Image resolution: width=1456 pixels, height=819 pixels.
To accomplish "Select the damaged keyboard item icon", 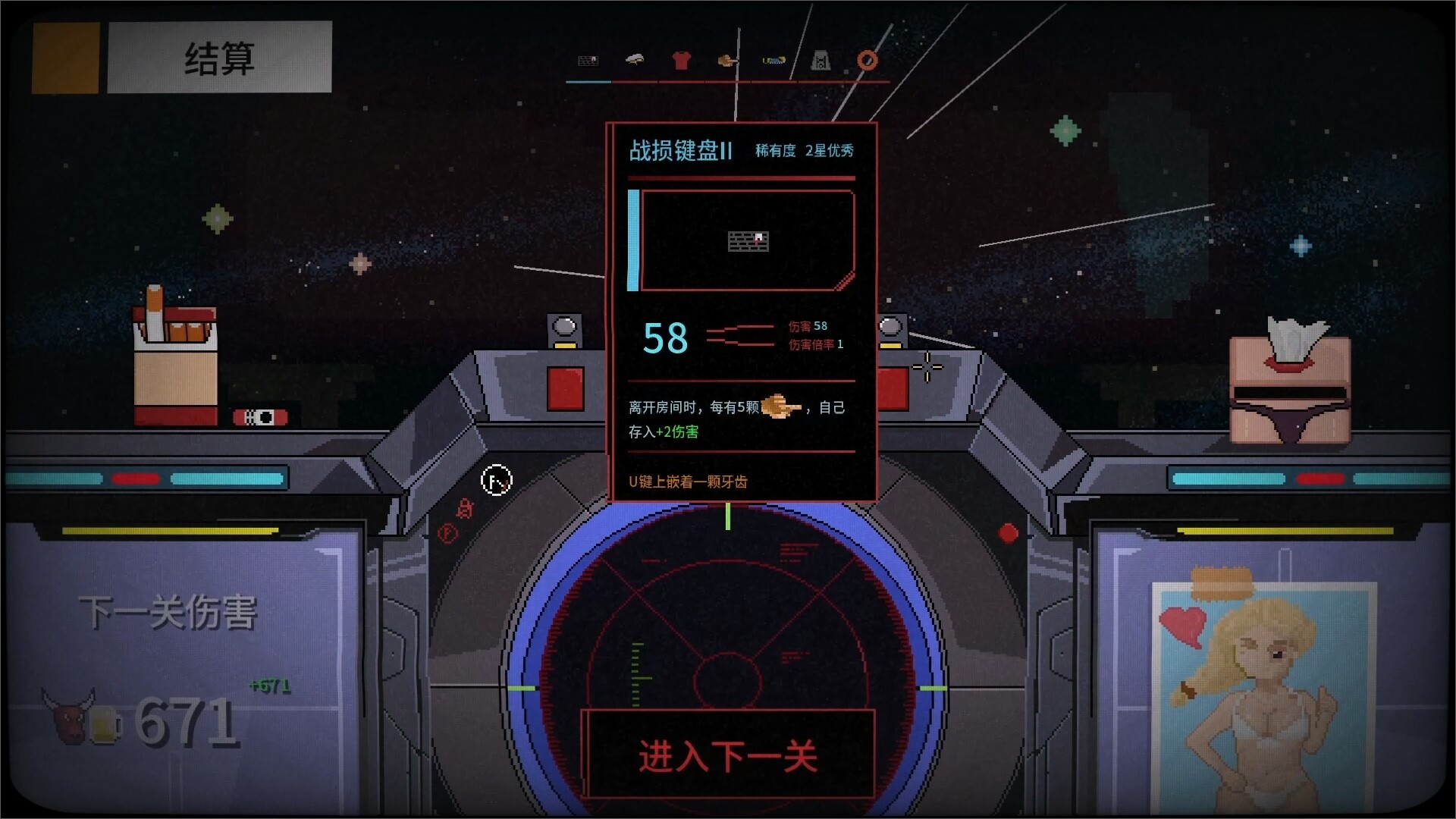I will click(x=588, y=61).
